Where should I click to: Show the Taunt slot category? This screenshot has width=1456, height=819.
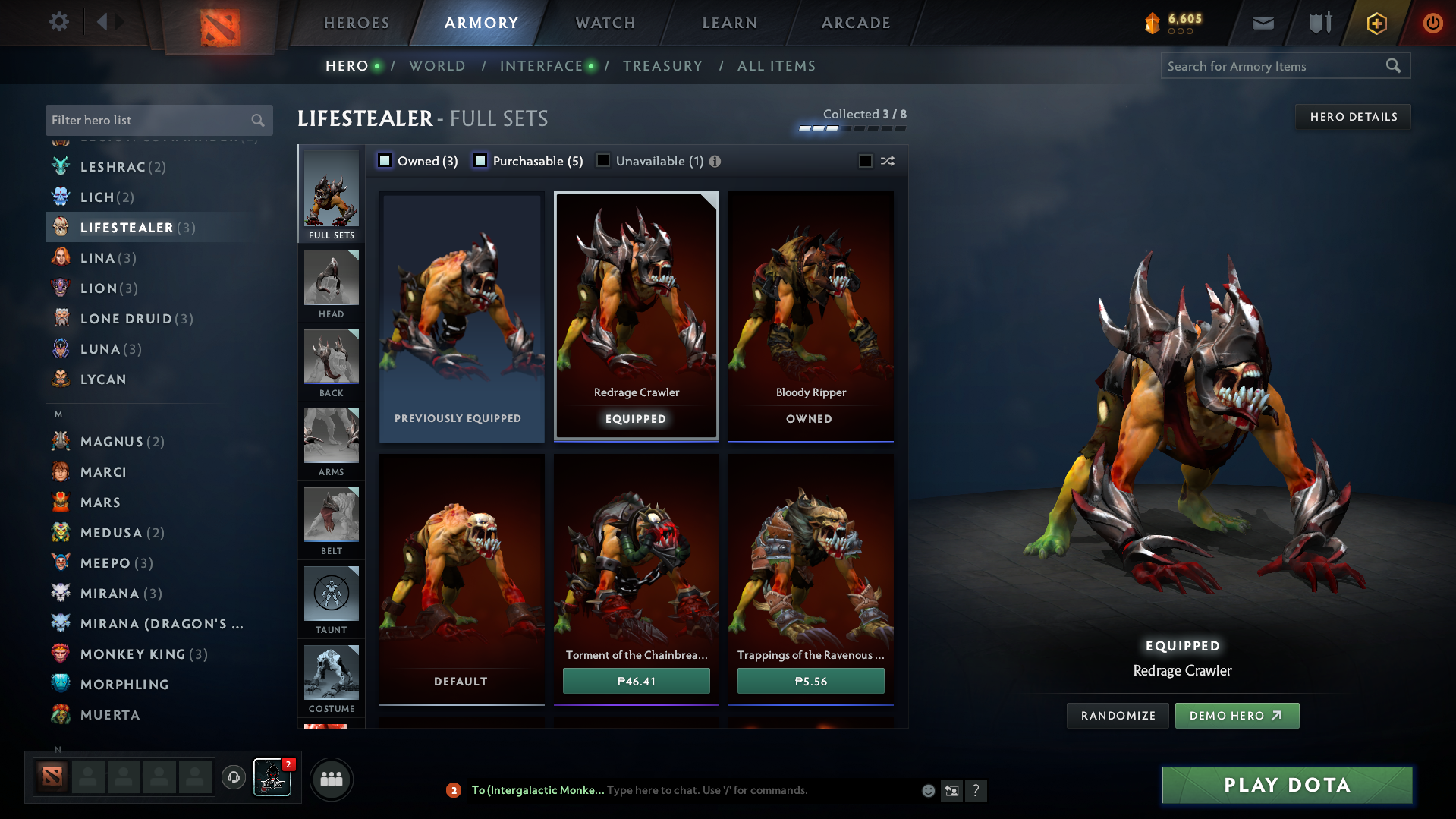(x=332, y=601)
